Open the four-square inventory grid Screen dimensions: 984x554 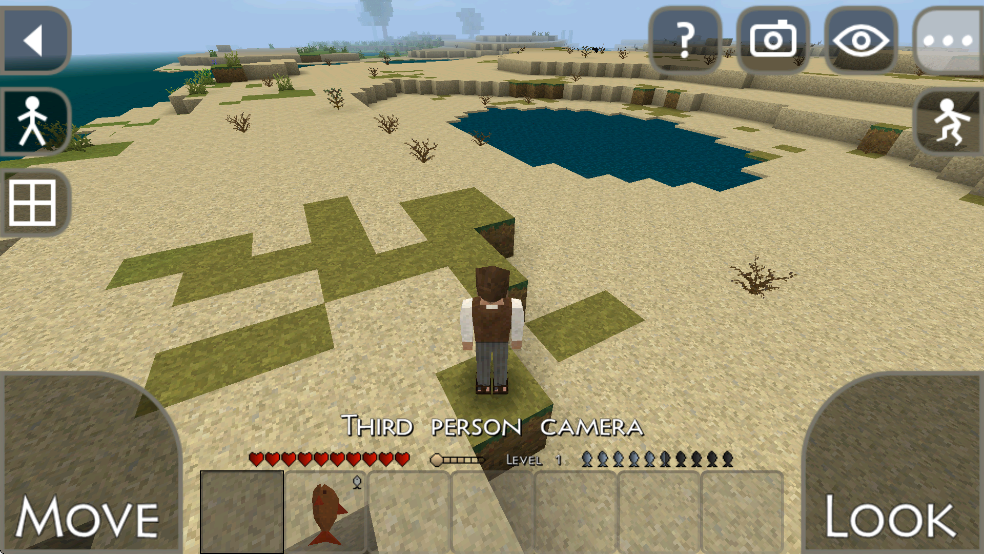(35, 203)
